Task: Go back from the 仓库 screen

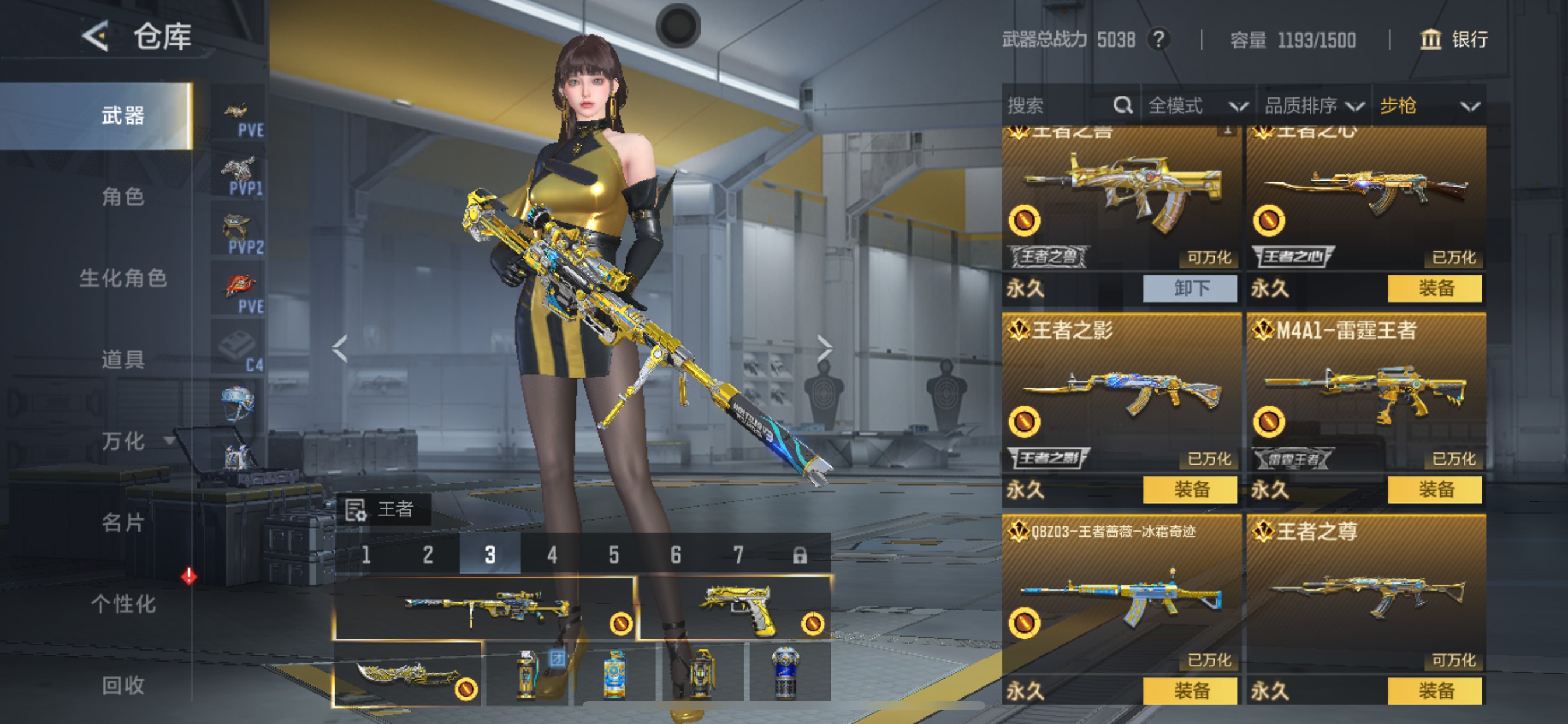Action: pyautogui.click(x=96, y=37)
